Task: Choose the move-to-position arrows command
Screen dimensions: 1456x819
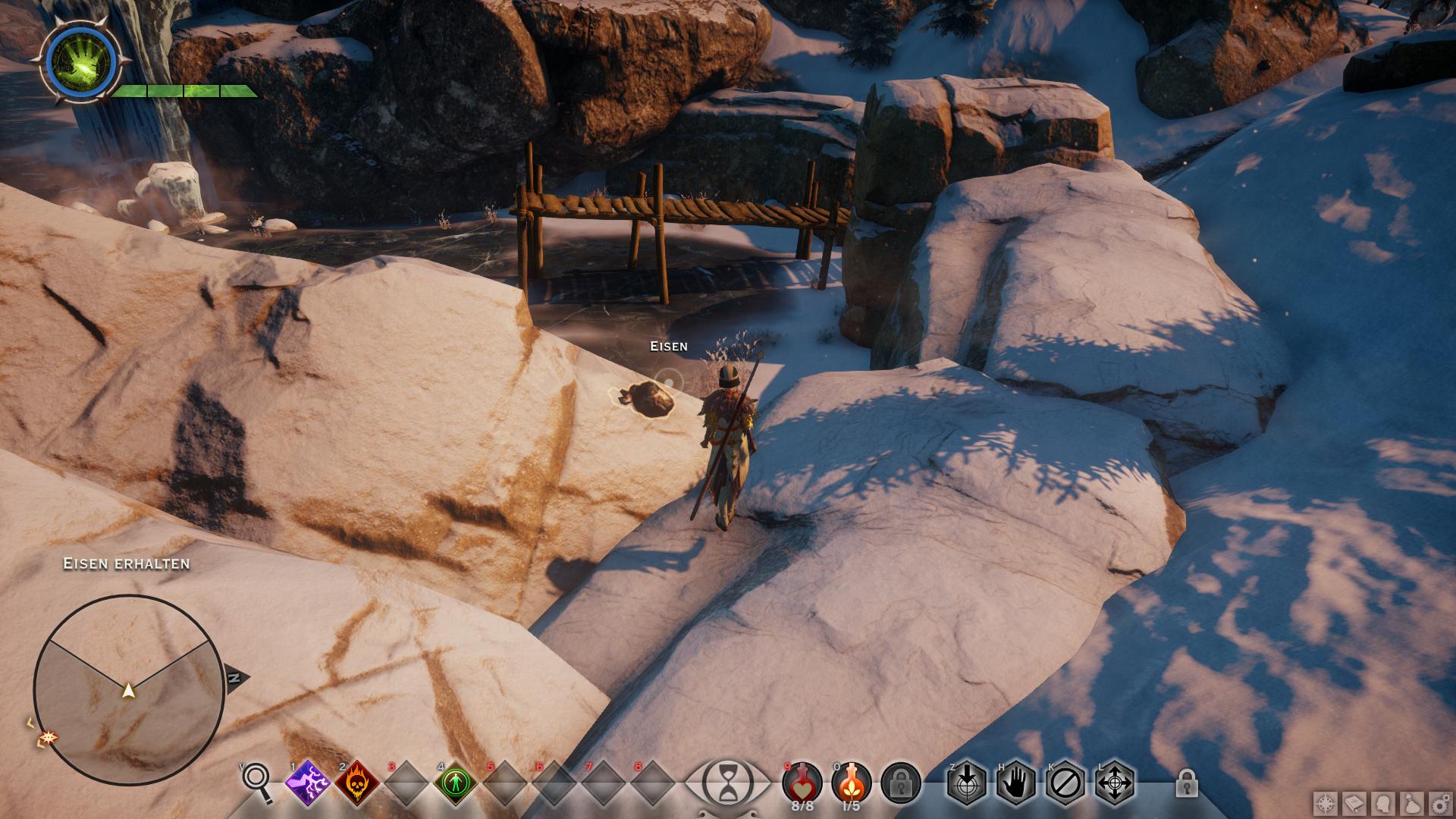Action: coord(1115,783)
